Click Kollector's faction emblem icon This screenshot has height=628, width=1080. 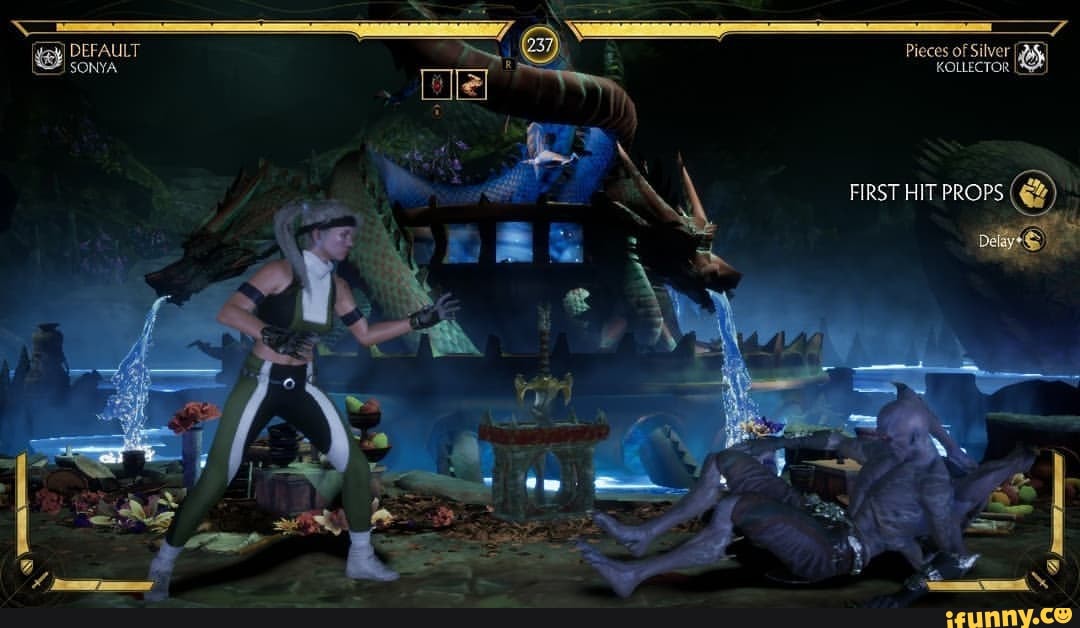point(1031,58)
